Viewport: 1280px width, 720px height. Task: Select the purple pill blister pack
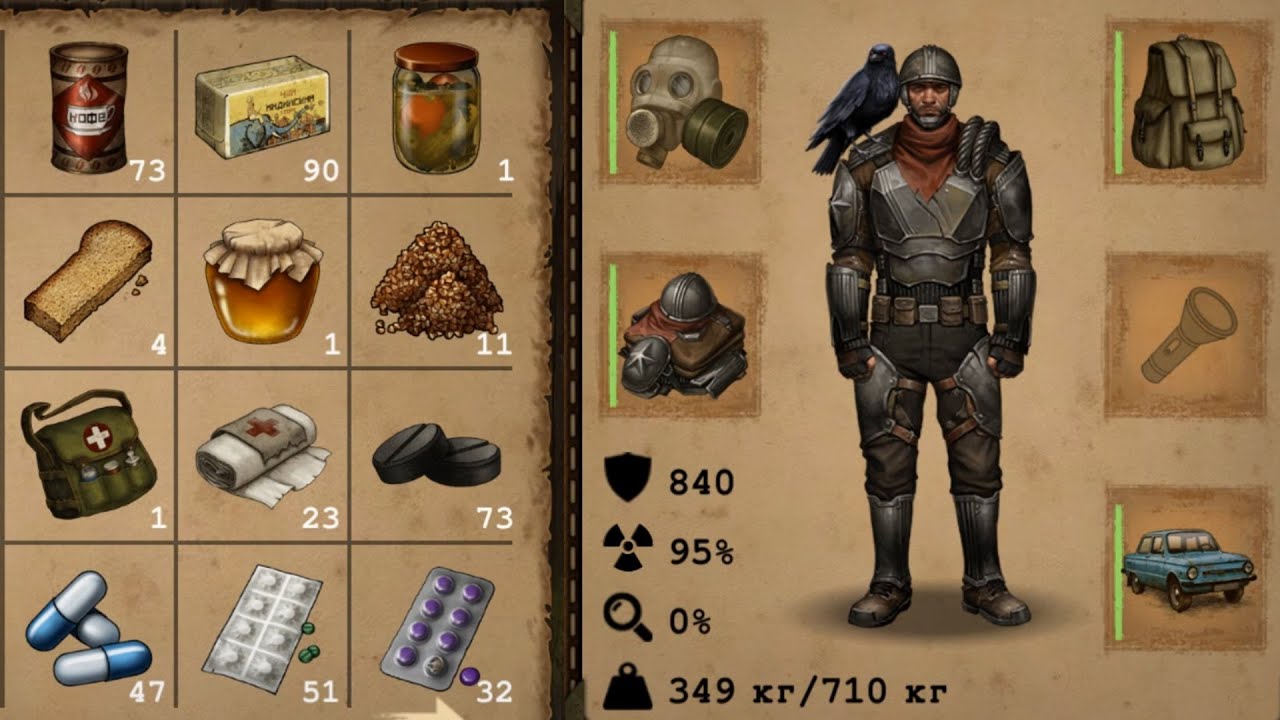click(x=436, y=628)
